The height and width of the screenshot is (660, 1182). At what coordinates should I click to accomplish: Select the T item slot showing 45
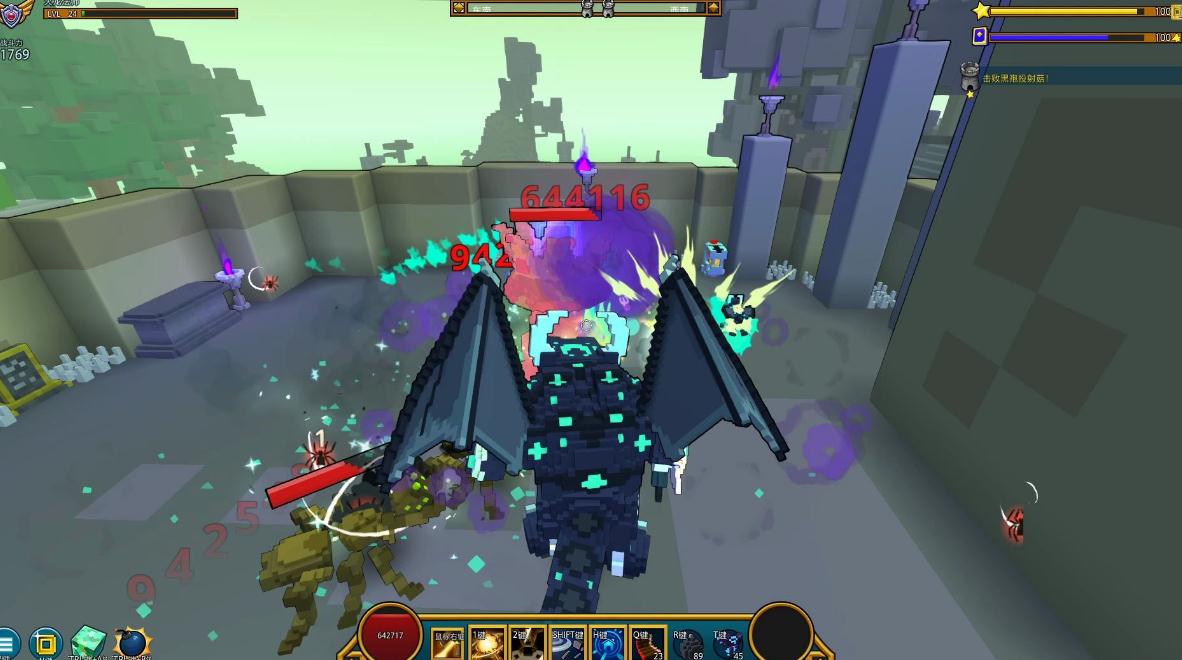(x=727, y=645)
